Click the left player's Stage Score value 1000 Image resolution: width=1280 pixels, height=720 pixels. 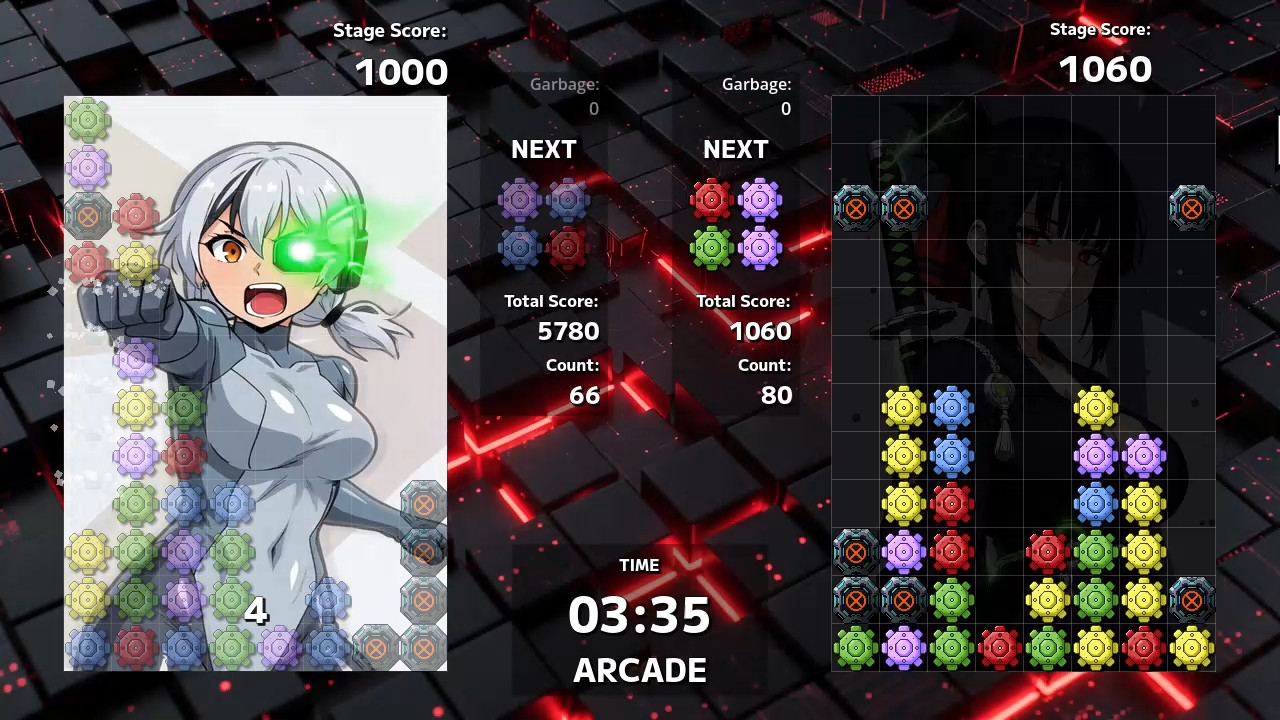[x=402, y=71]
